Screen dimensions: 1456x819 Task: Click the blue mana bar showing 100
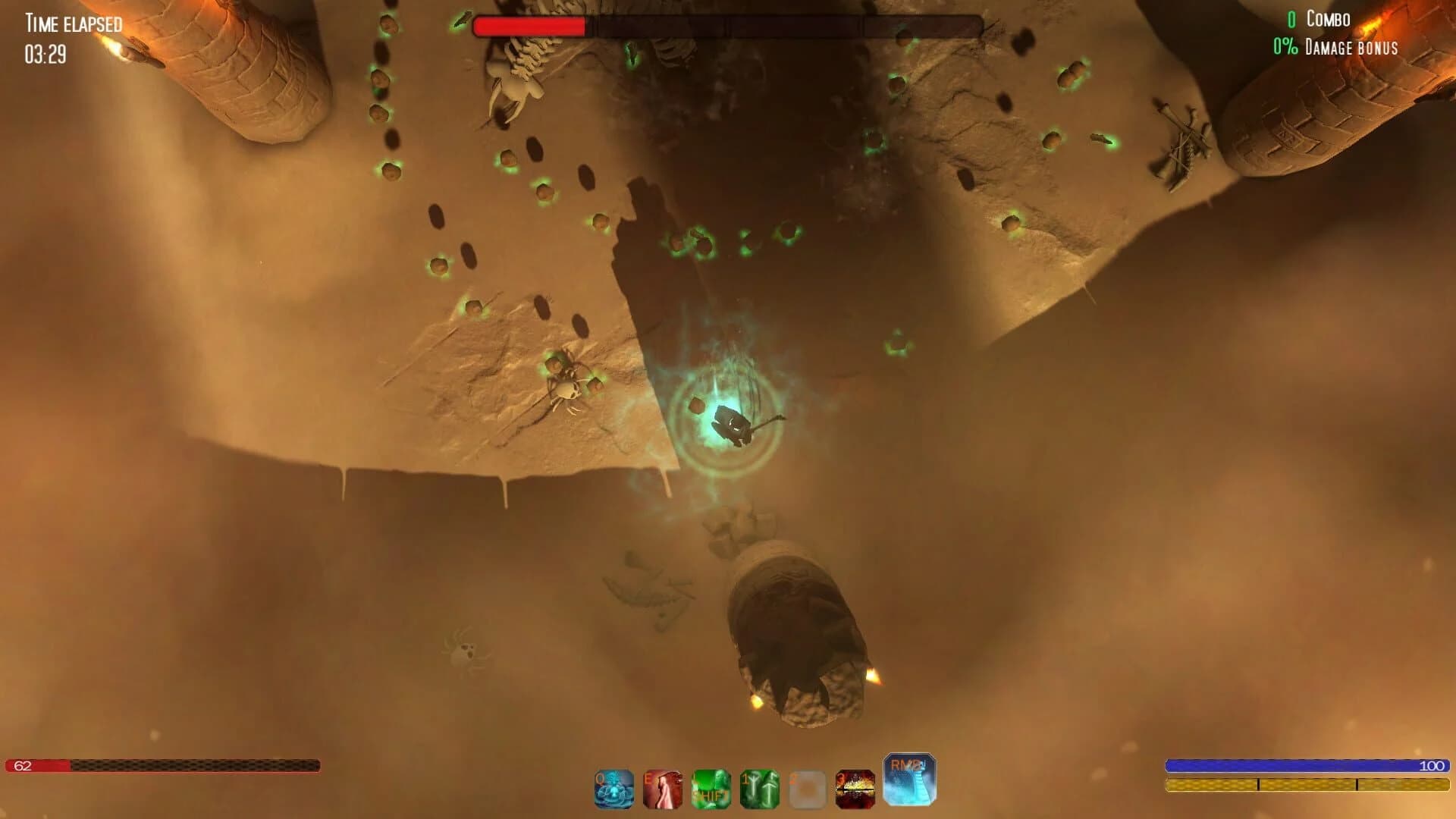pyautogui.click(x=1304, y=765)
